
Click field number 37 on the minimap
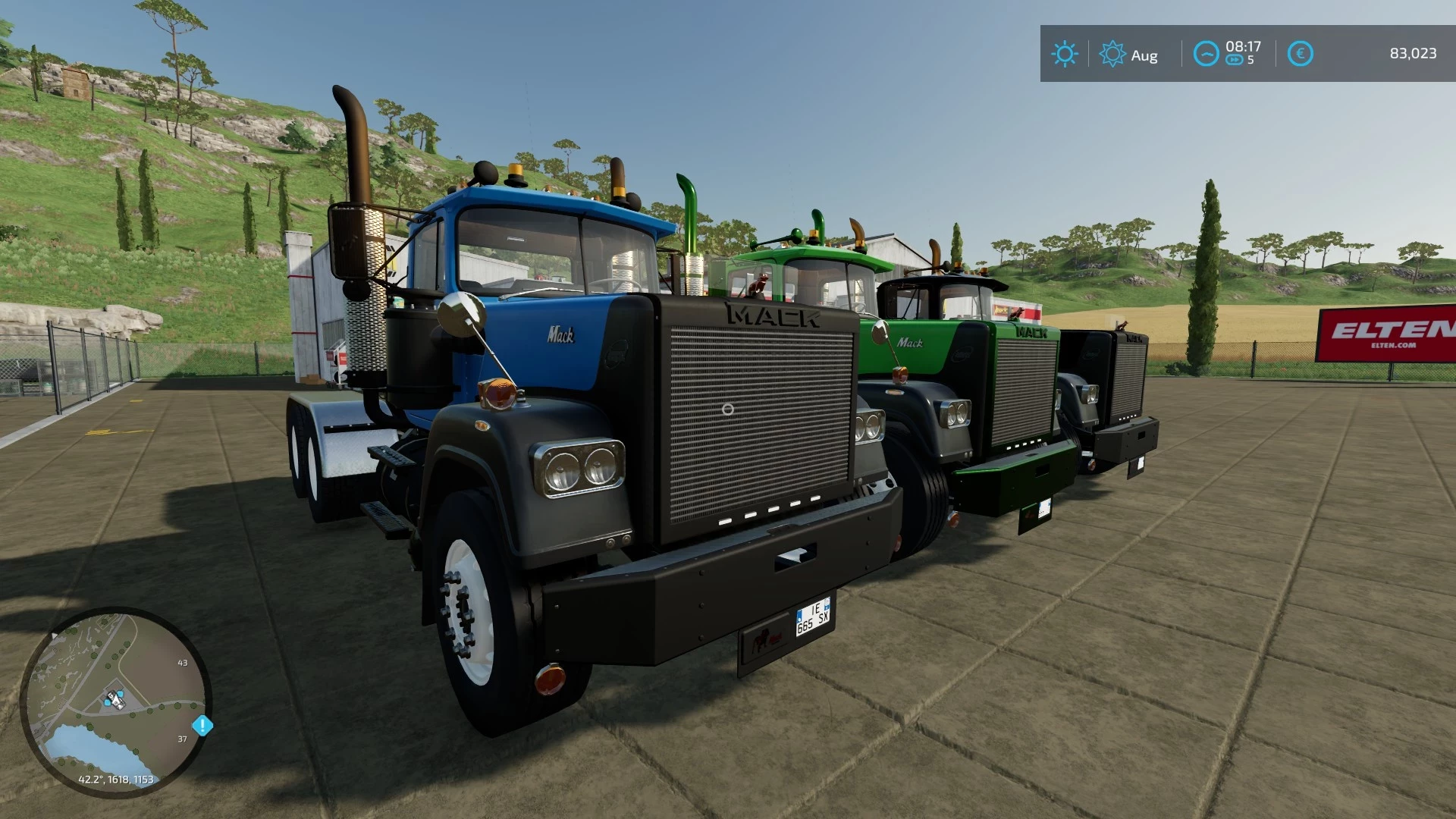[180, 738]
